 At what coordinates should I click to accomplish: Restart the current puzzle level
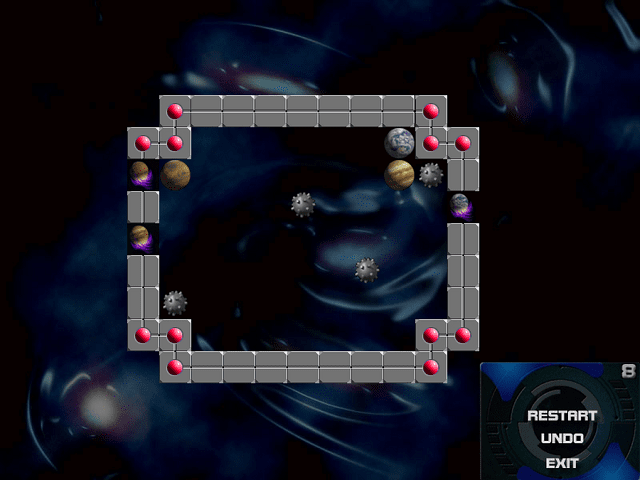pyautogui.click(x=562, y=416)
